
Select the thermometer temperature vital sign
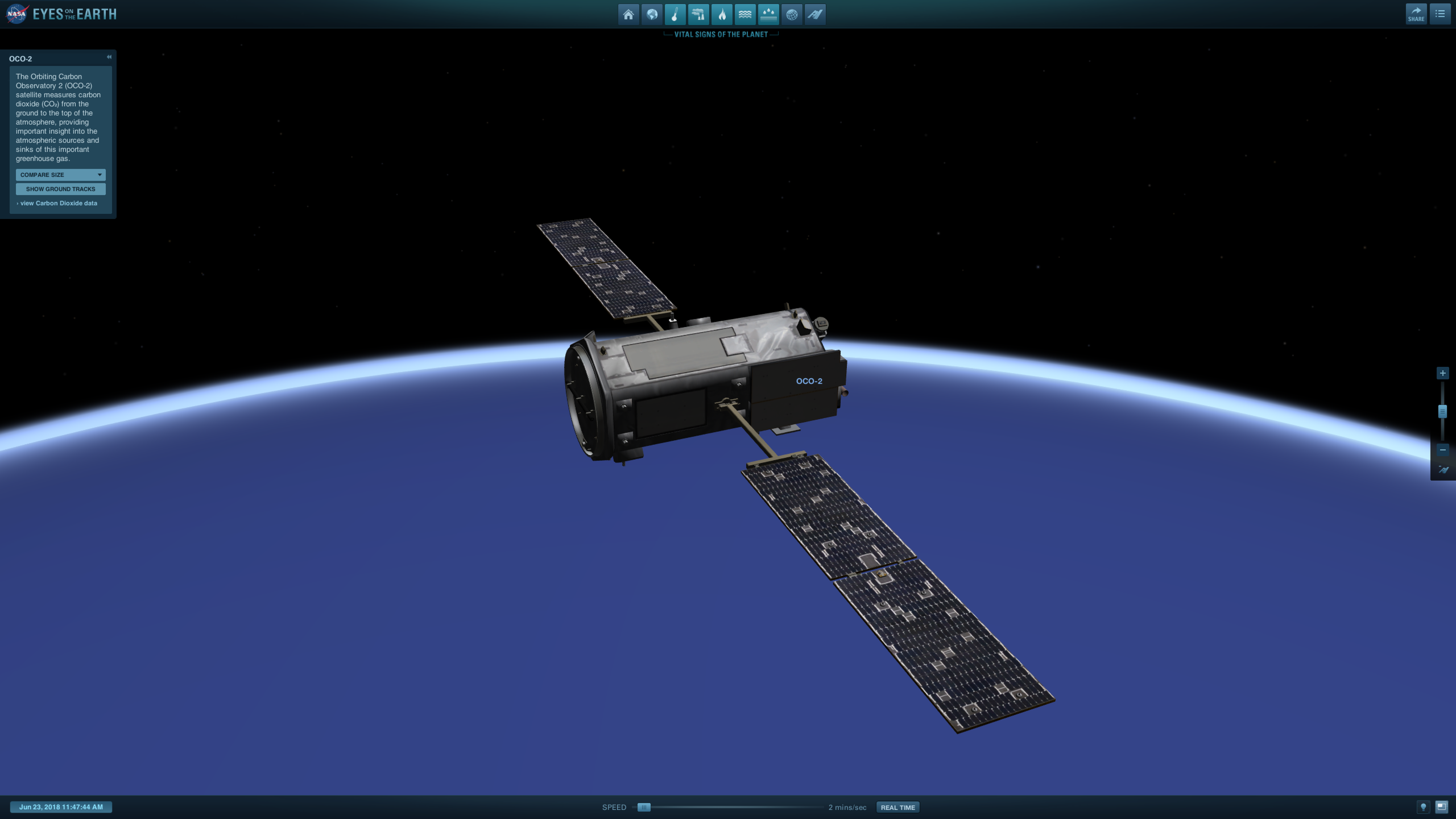(675, 15)
